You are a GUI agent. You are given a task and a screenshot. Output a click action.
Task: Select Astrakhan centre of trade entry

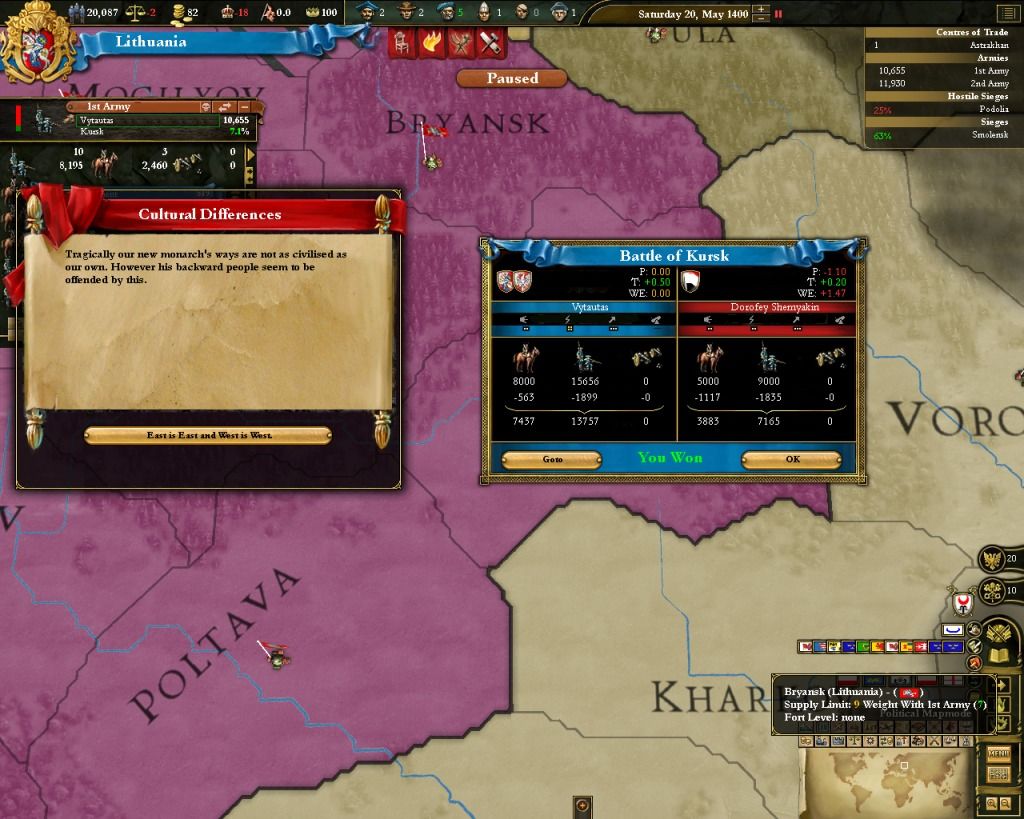point(990,45)
